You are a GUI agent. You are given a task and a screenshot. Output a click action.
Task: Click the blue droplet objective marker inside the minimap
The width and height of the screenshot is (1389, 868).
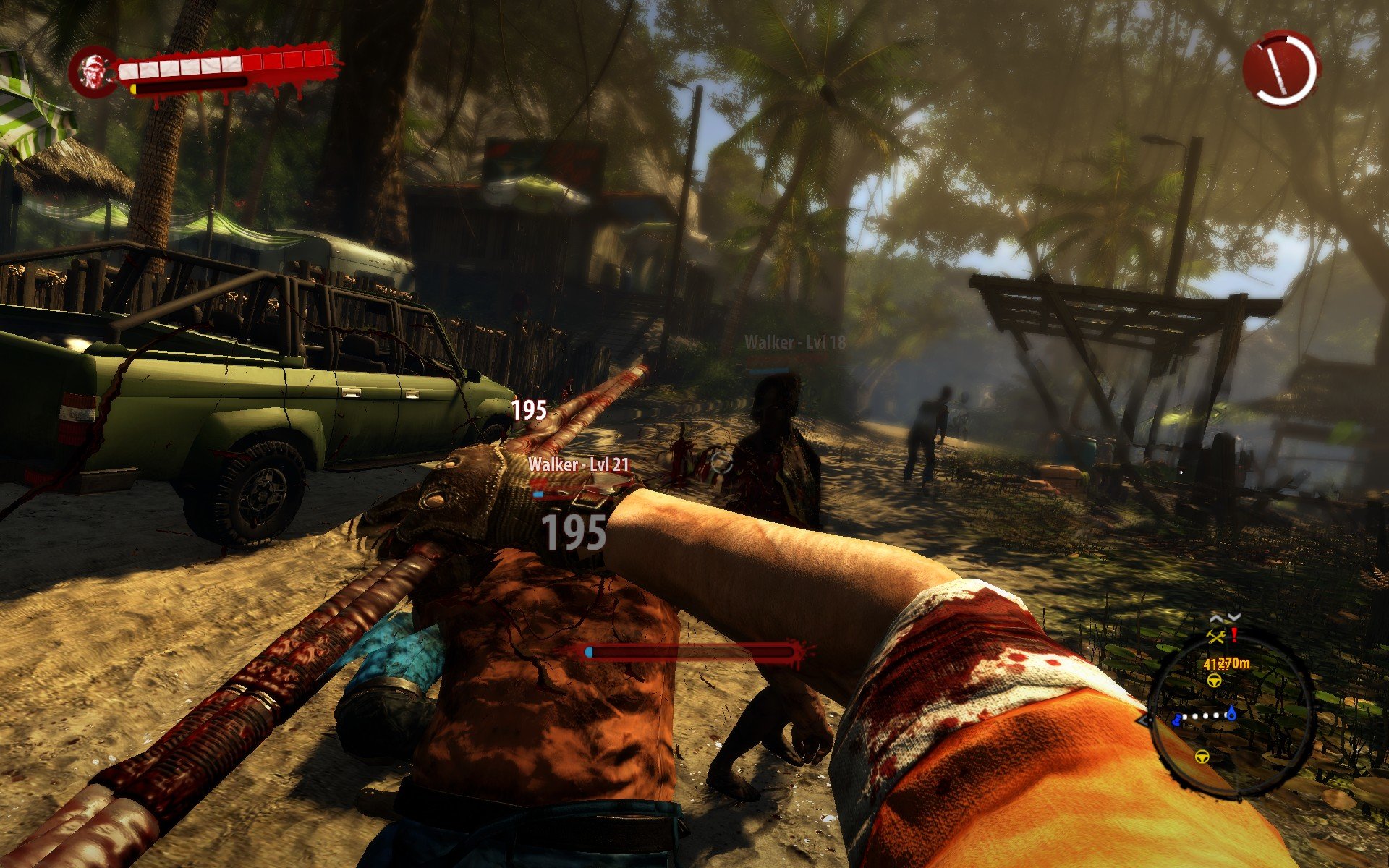[x=1232, y=715]
